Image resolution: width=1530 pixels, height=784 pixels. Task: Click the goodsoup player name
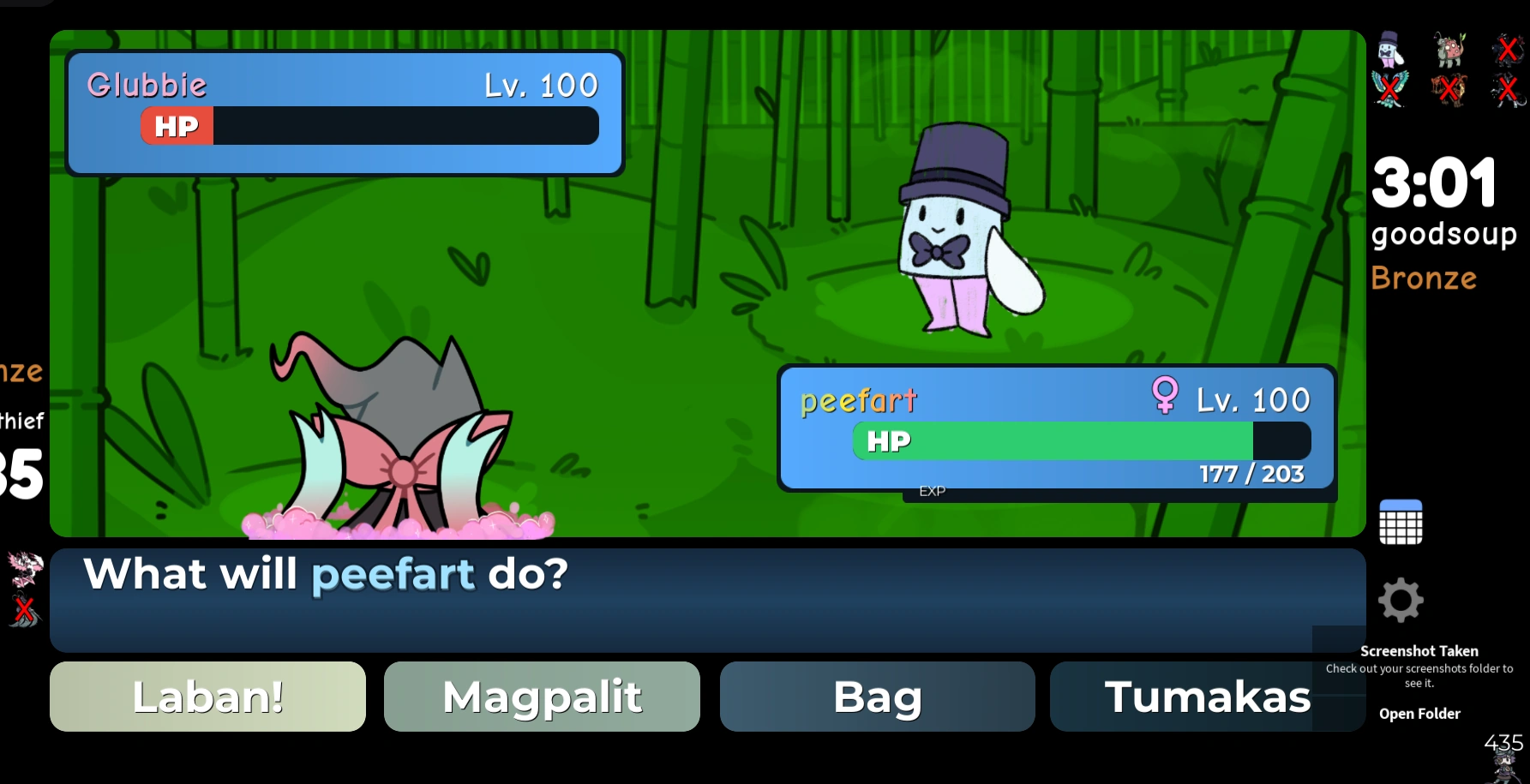coord(1444,233)
